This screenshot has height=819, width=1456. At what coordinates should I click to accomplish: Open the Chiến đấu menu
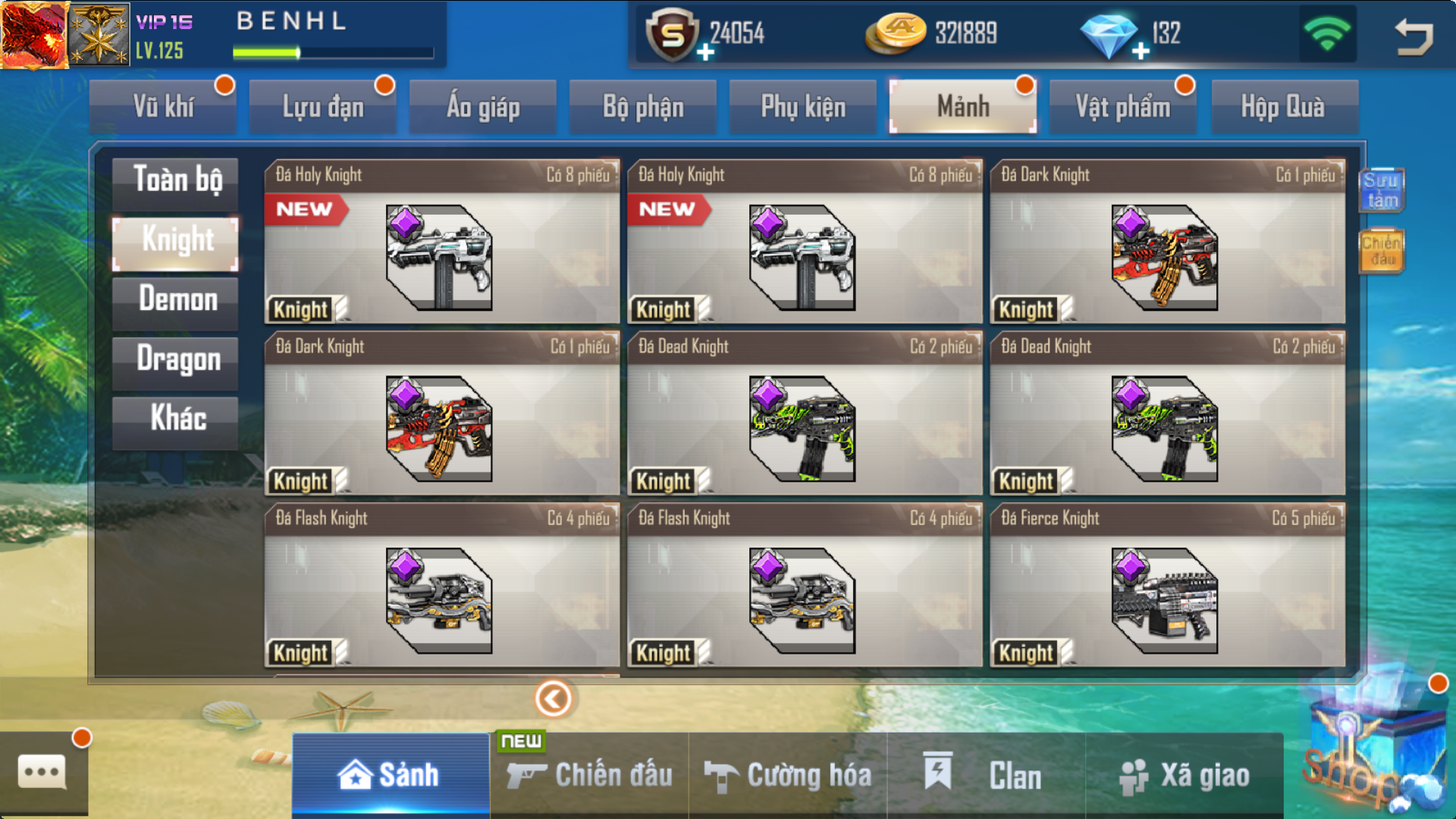tap(590, 776)
